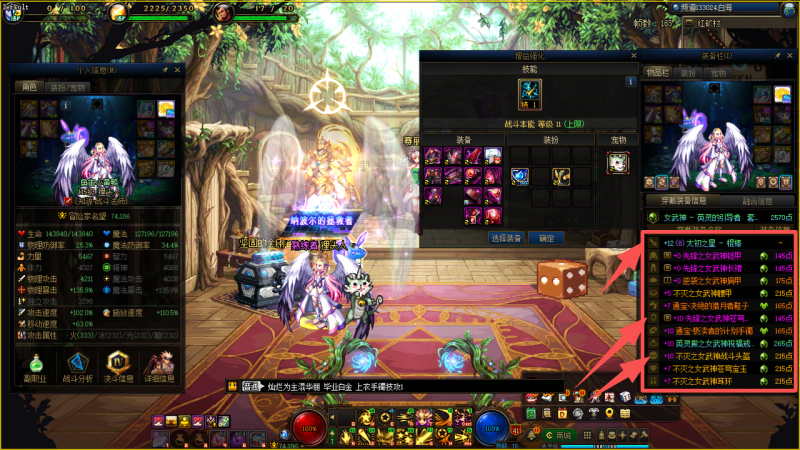Open 战斗分析 combat analysis

click(77, 366)
